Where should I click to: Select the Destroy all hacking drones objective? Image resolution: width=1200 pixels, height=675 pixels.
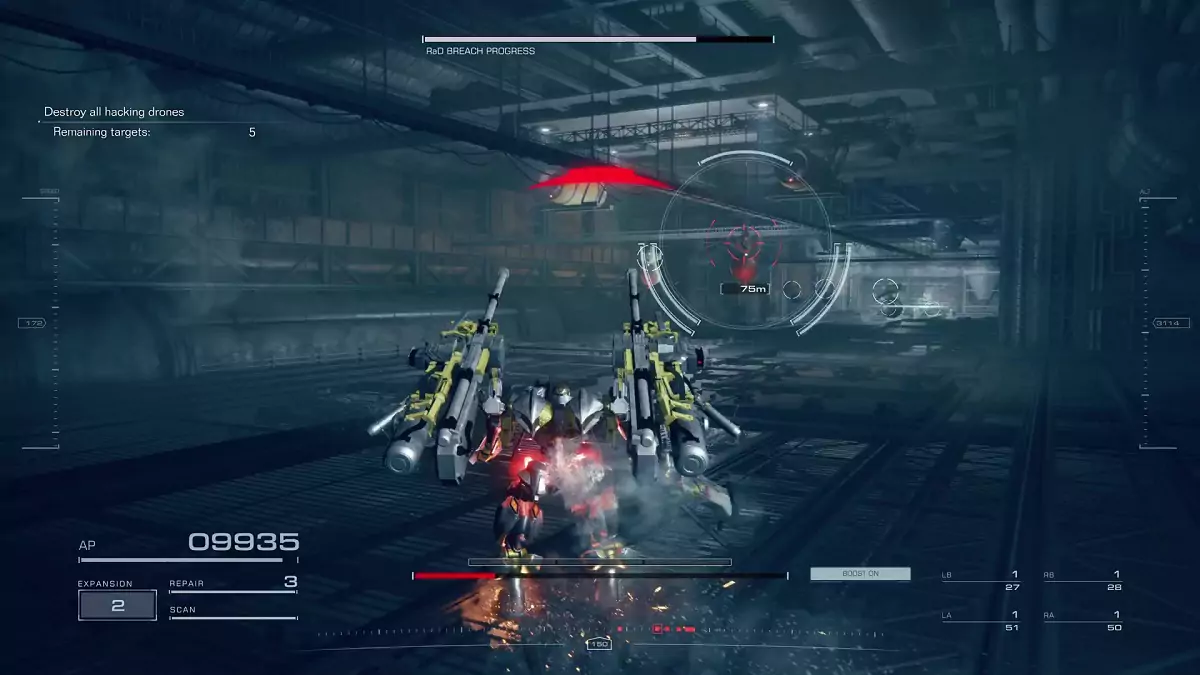[x=114, y=112]
